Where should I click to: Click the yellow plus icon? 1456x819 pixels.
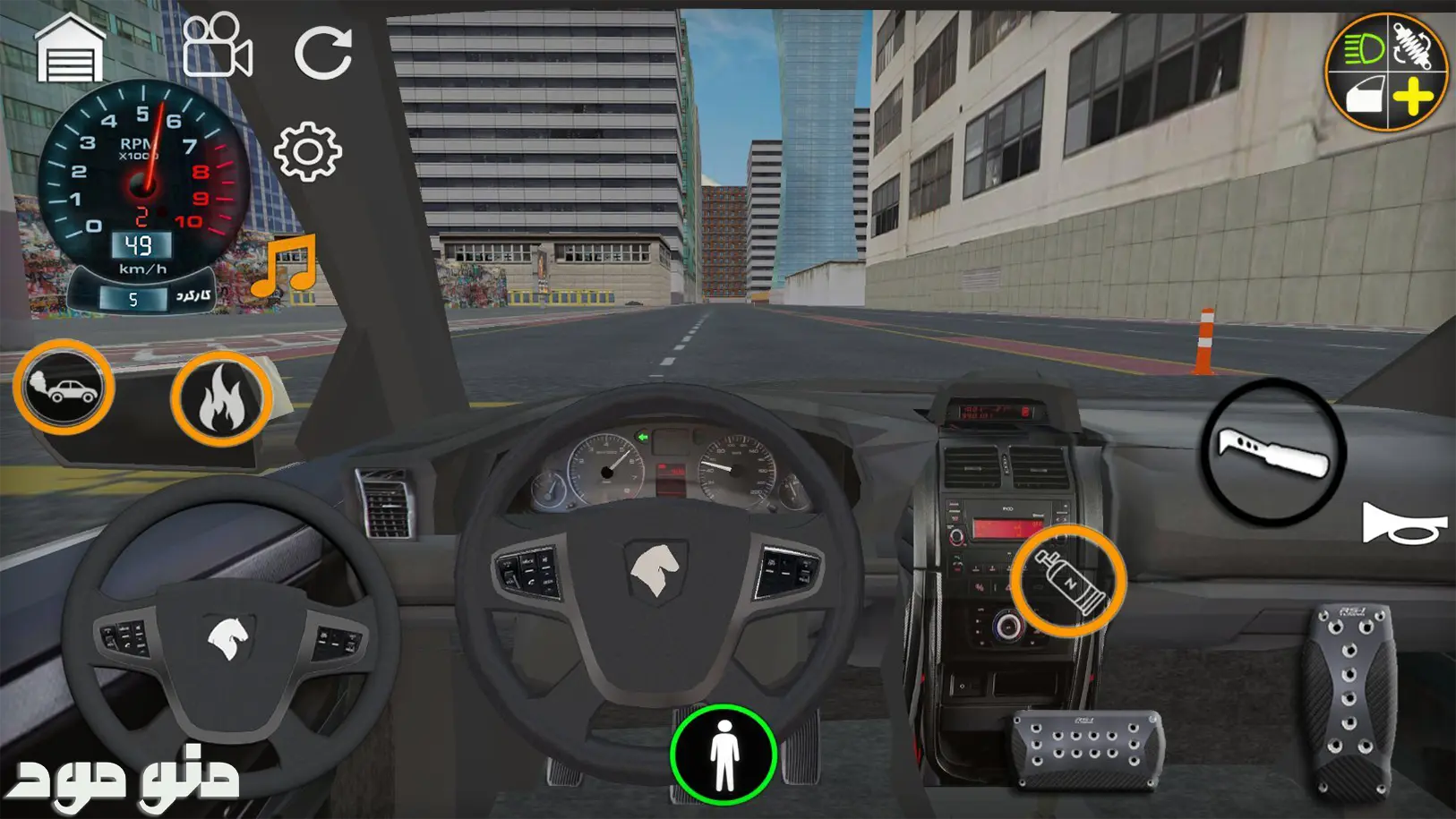tap(1413, 96)
